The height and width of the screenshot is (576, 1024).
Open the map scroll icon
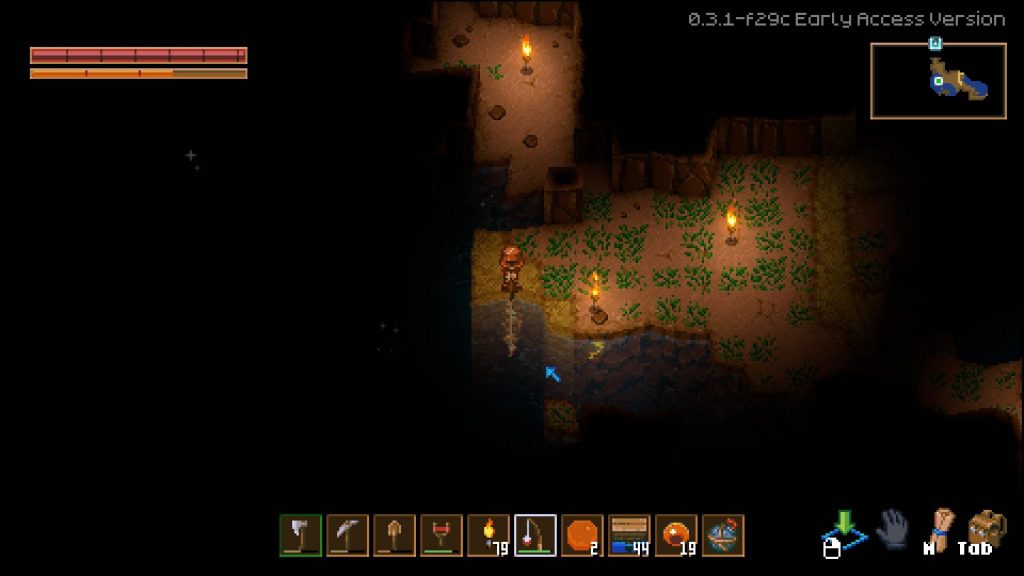[939, 526]
